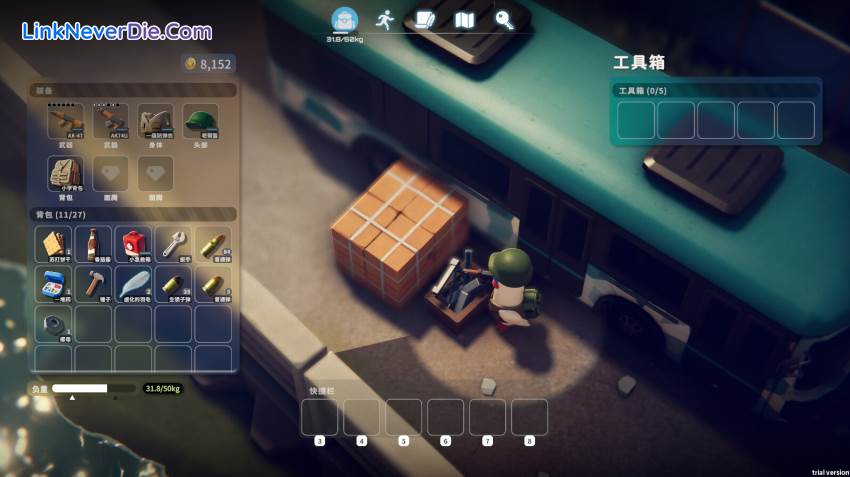850x477 pixels.
Task: Choose the wrench in the backpack
Action: (x=173, y=244)
